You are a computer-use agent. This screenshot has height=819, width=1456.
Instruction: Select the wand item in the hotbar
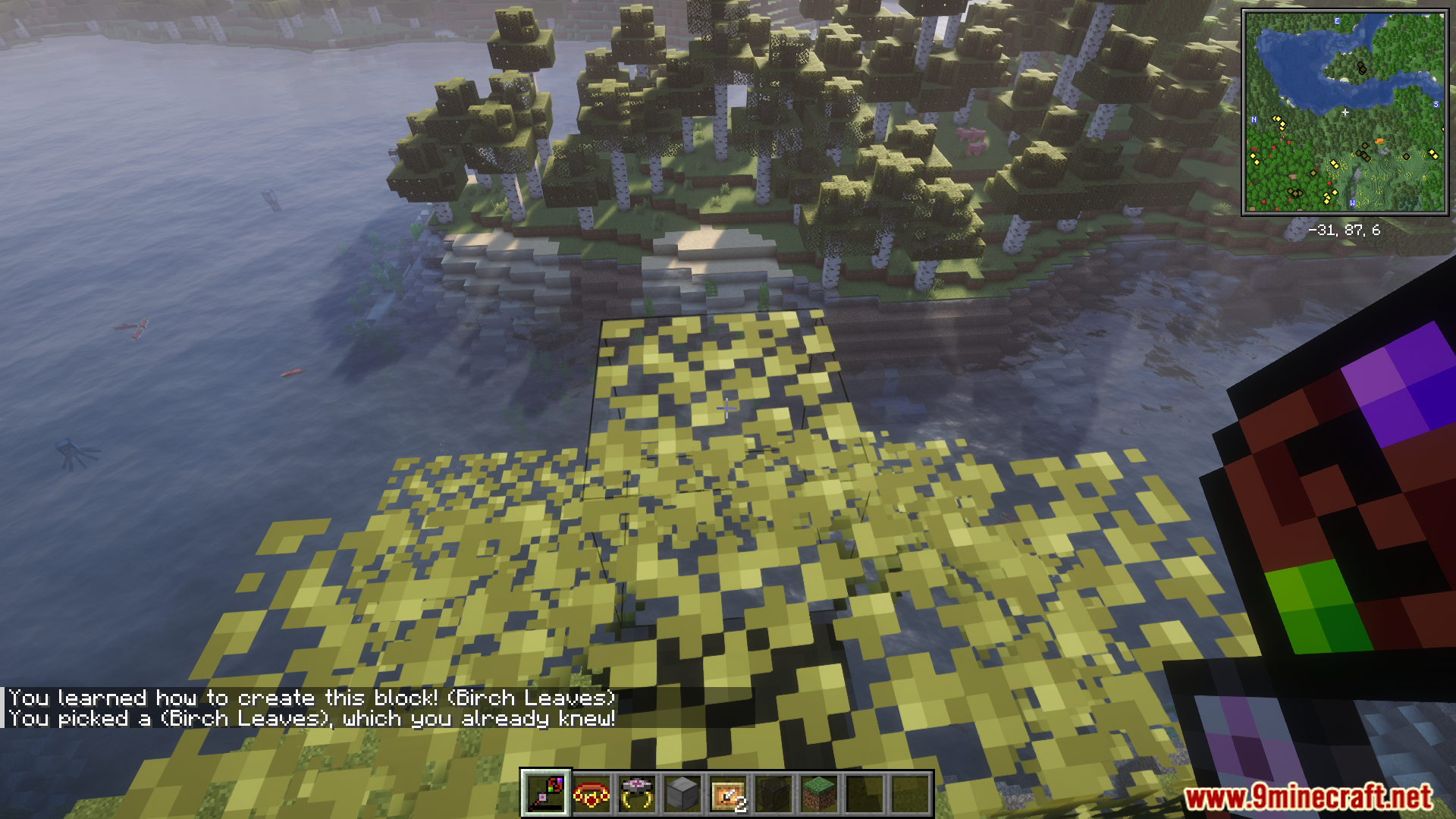(545, 794)
